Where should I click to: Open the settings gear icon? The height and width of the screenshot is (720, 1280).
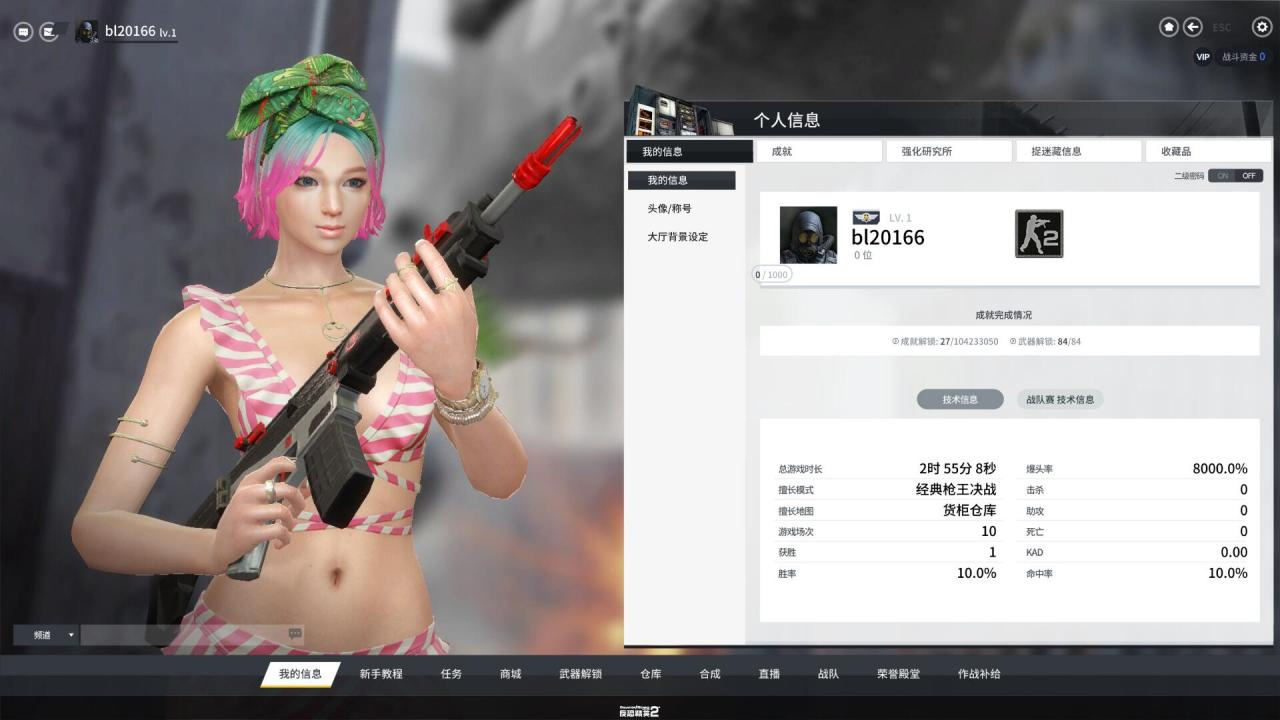pos(1262,27)
